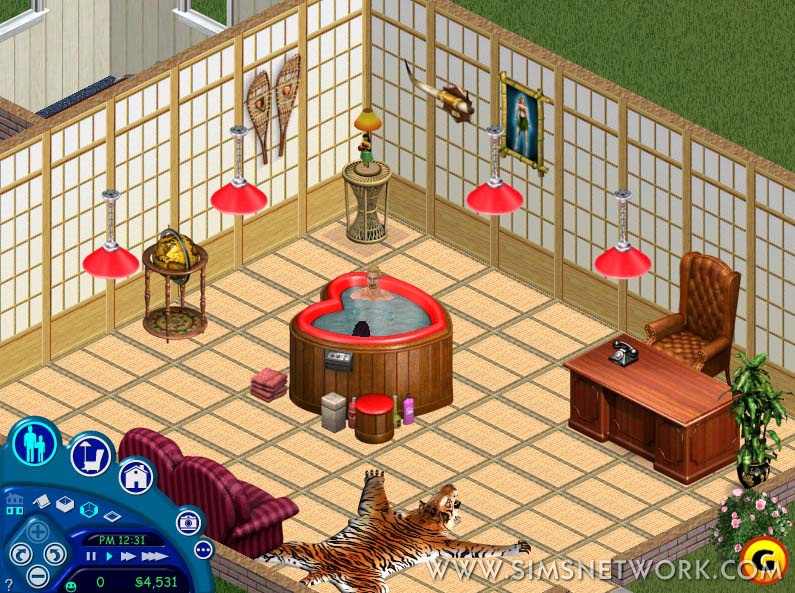Rotate the camera view counterclockwise
The image size is (795, 593).
coord(19,553)
